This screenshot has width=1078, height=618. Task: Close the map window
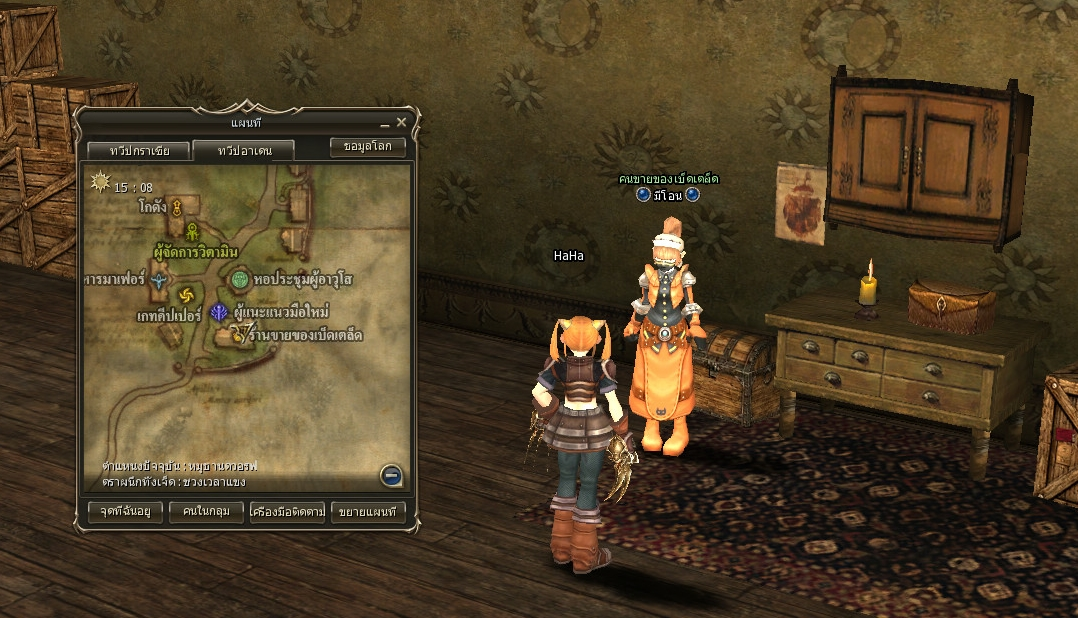[401, 122]
